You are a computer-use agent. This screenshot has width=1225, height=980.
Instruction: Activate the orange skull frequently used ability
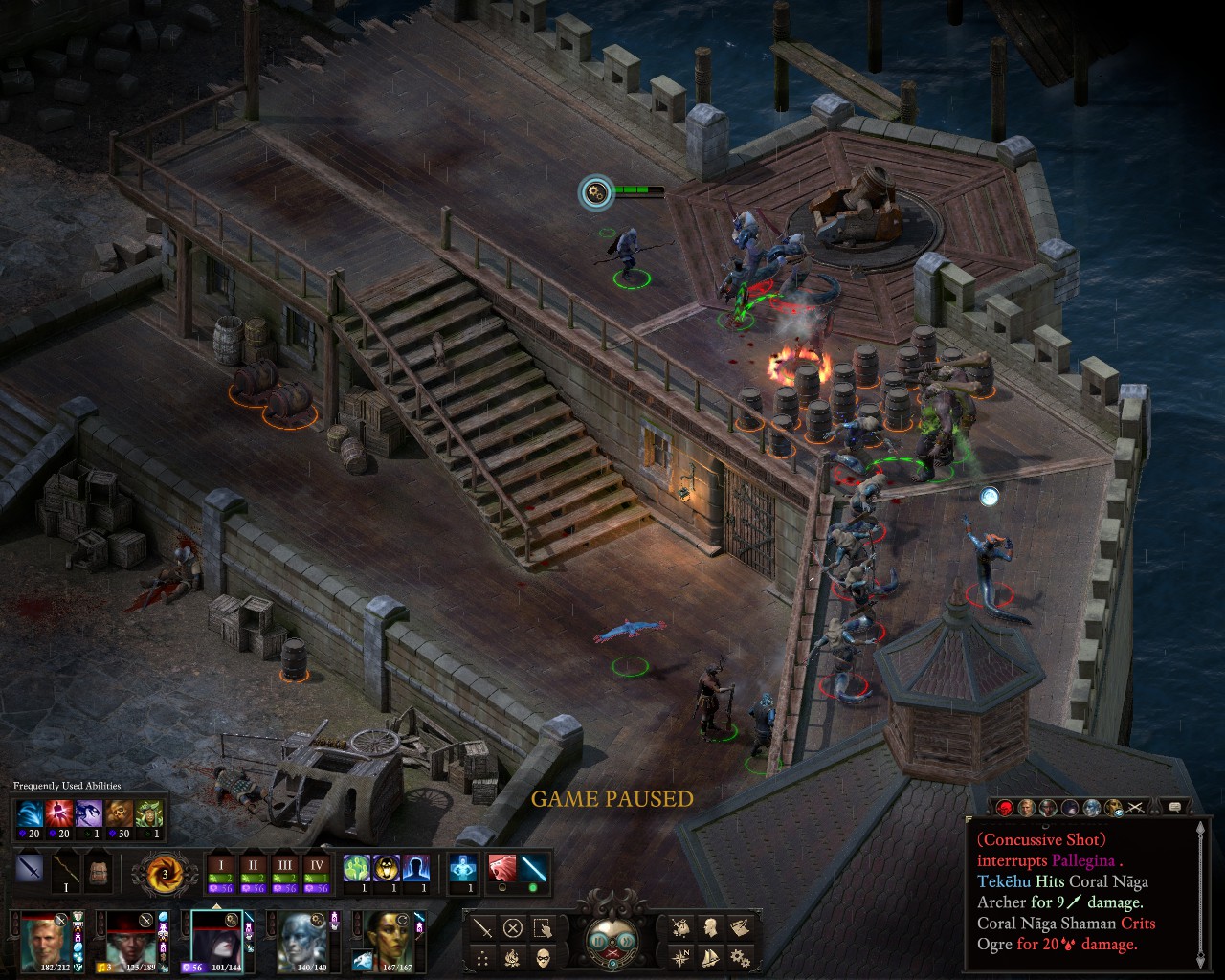(x=120, y=814)
